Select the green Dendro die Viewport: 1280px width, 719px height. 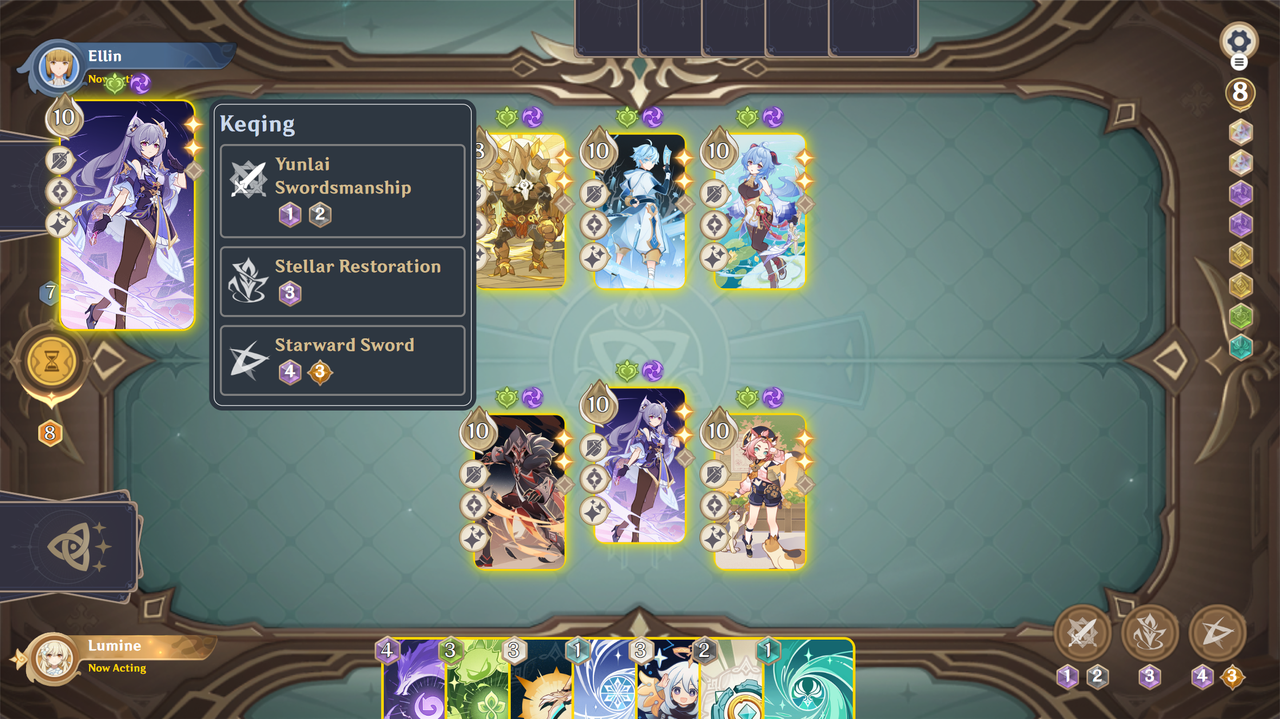(1240, 317)
